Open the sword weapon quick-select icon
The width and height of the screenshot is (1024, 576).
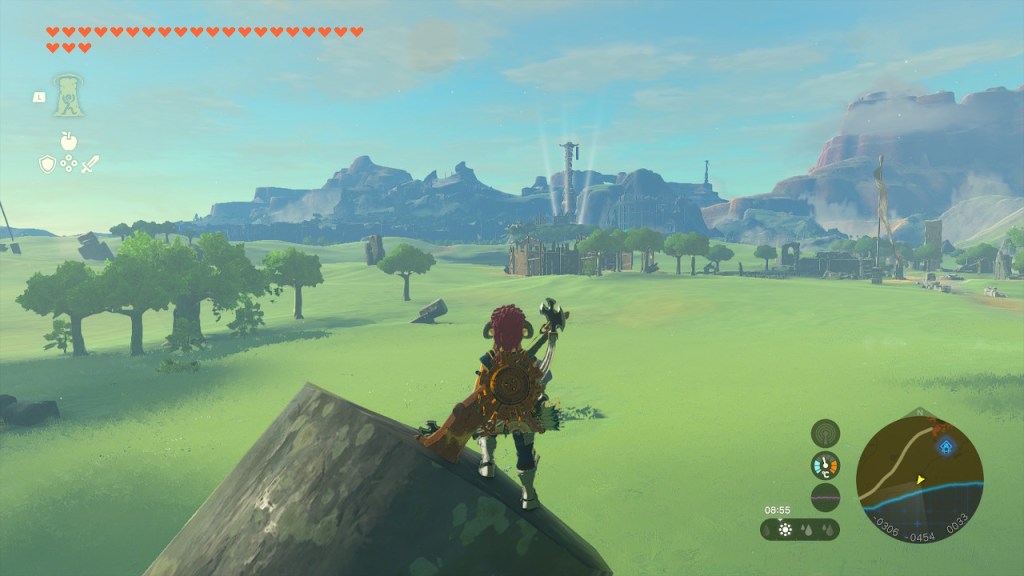click(90, 163)
